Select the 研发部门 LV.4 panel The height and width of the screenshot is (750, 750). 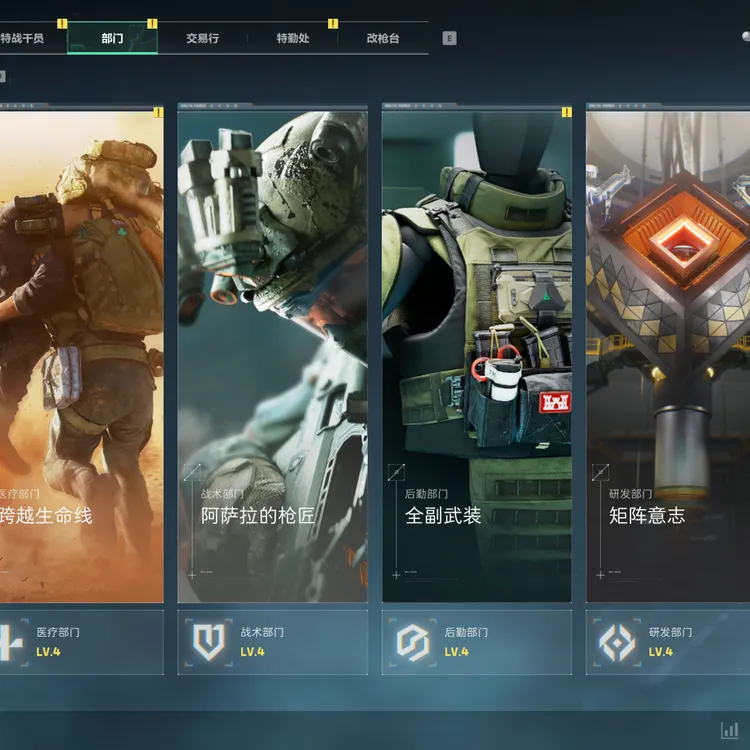coord(668,642)
